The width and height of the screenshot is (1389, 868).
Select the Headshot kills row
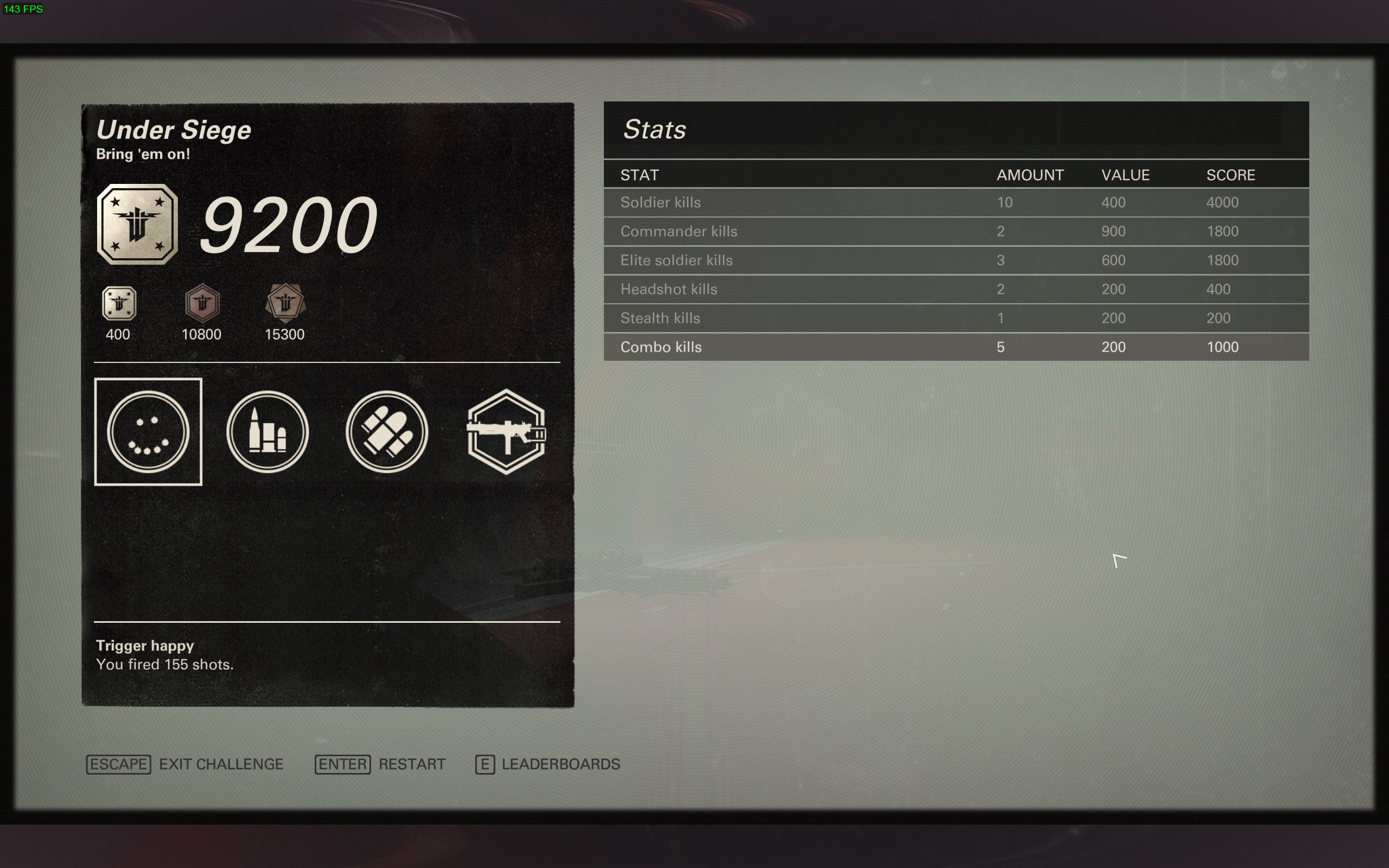(955, 289)
